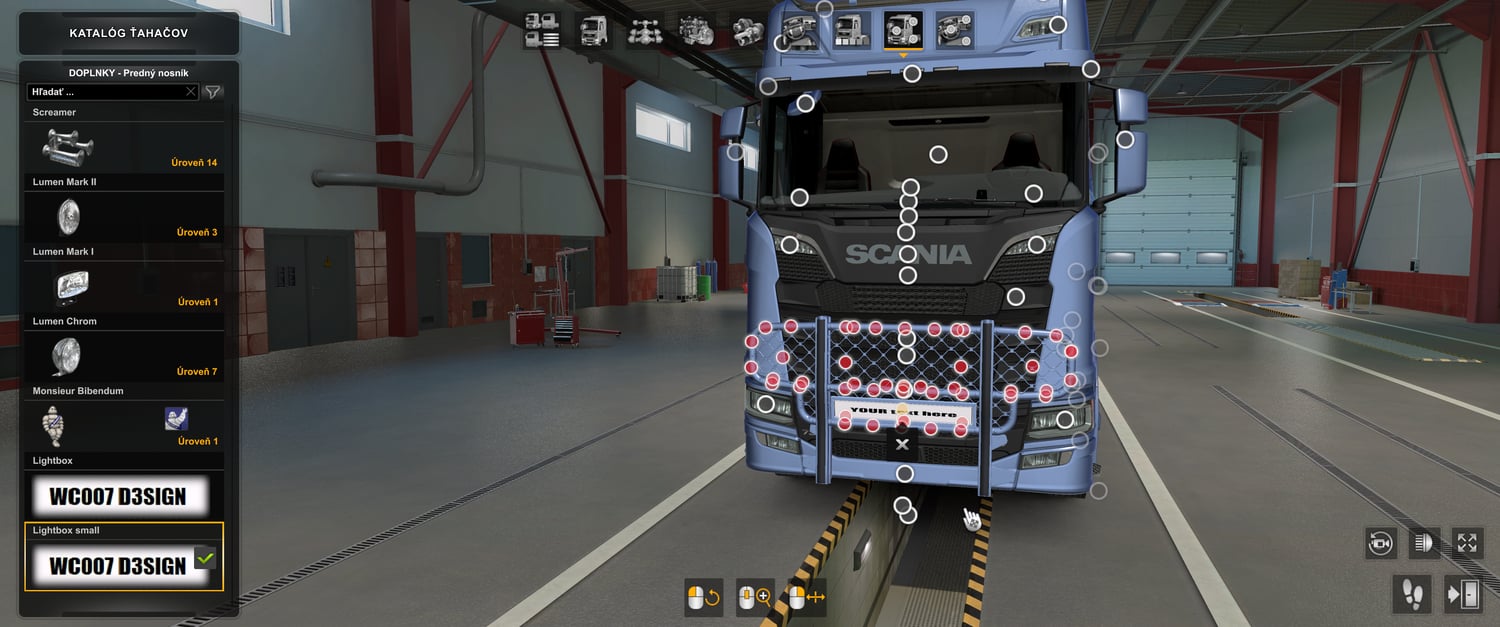Select the Screamer air horn accessory
Image resolution: width=1500 pixels, height=627 pixels.
pyautogui.click(x=124, y=148)
